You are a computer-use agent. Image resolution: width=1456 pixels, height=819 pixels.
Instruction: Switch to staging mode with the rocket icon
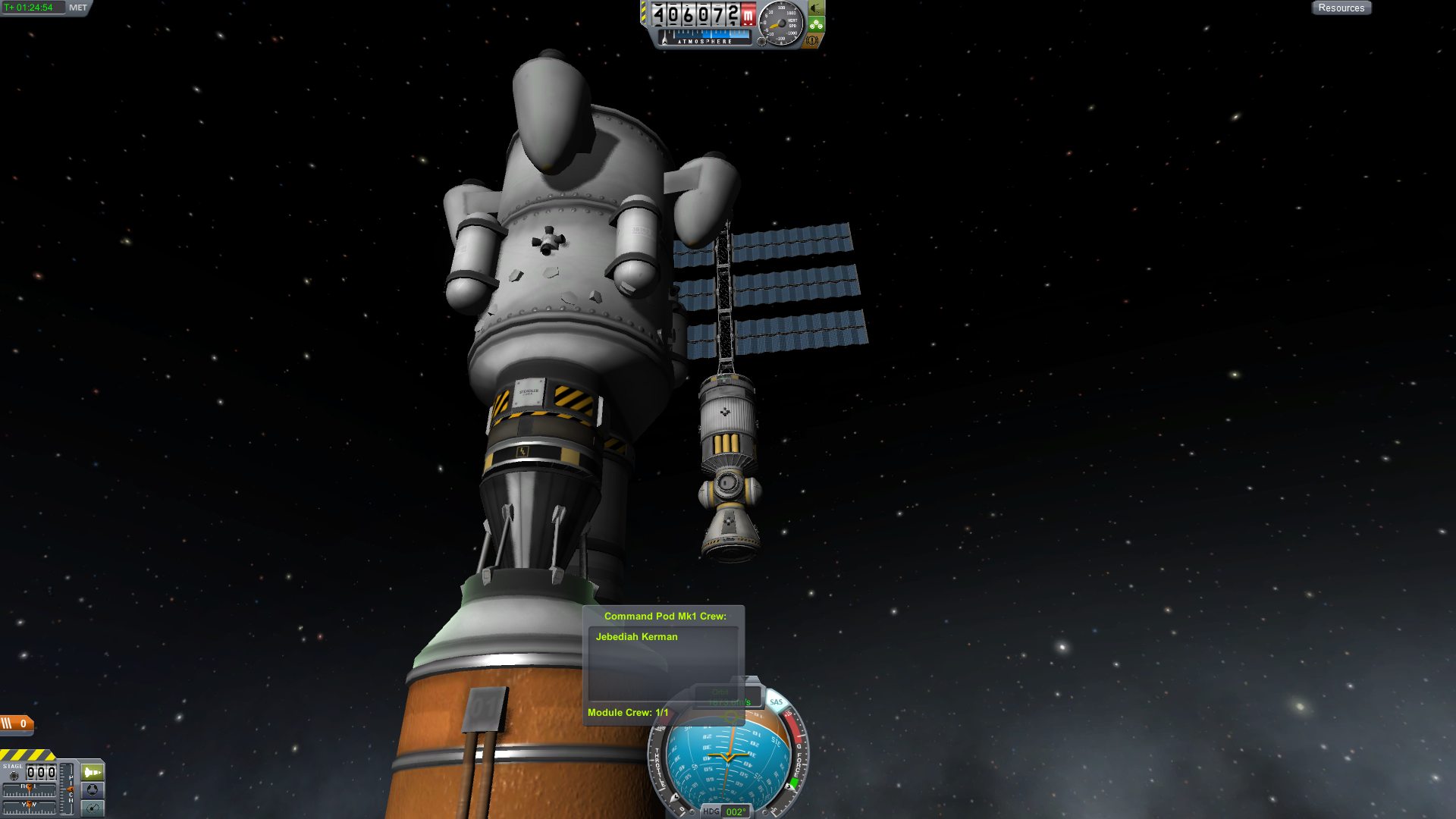(93, 772)
